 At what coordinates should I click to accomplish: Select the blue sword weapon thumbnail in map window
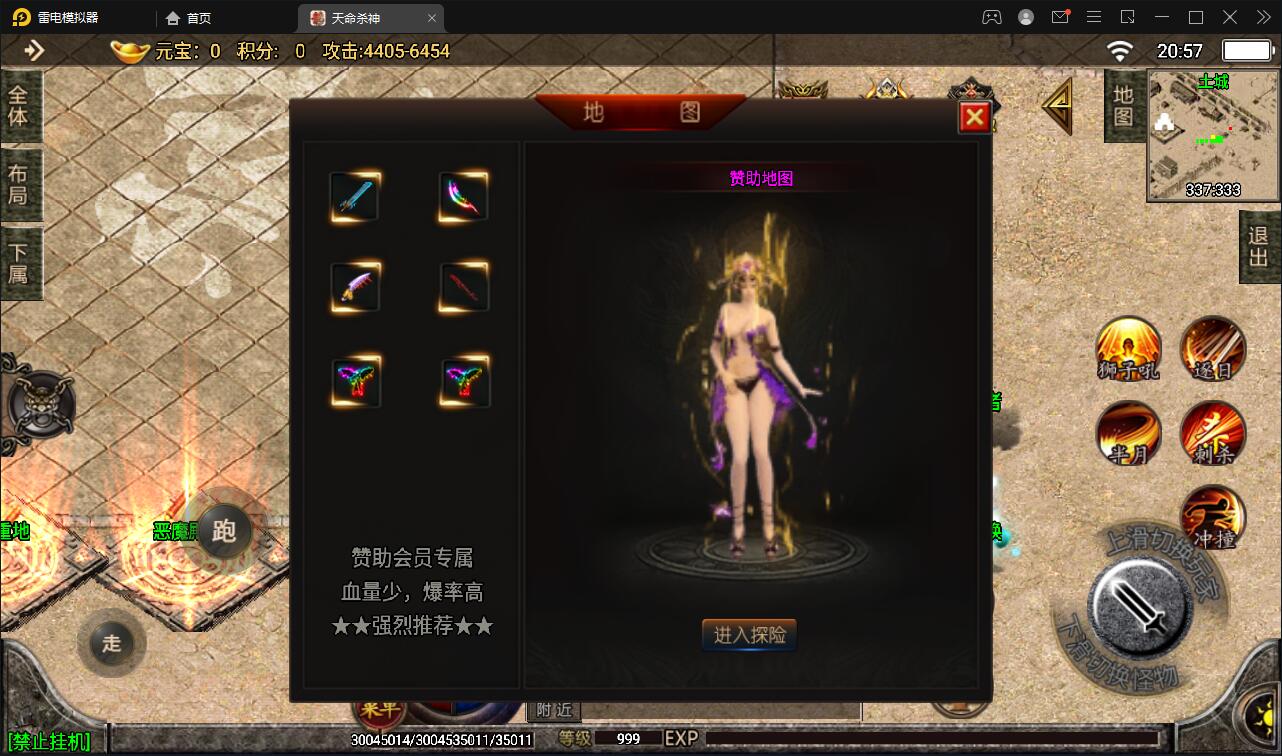click(354, 196)
